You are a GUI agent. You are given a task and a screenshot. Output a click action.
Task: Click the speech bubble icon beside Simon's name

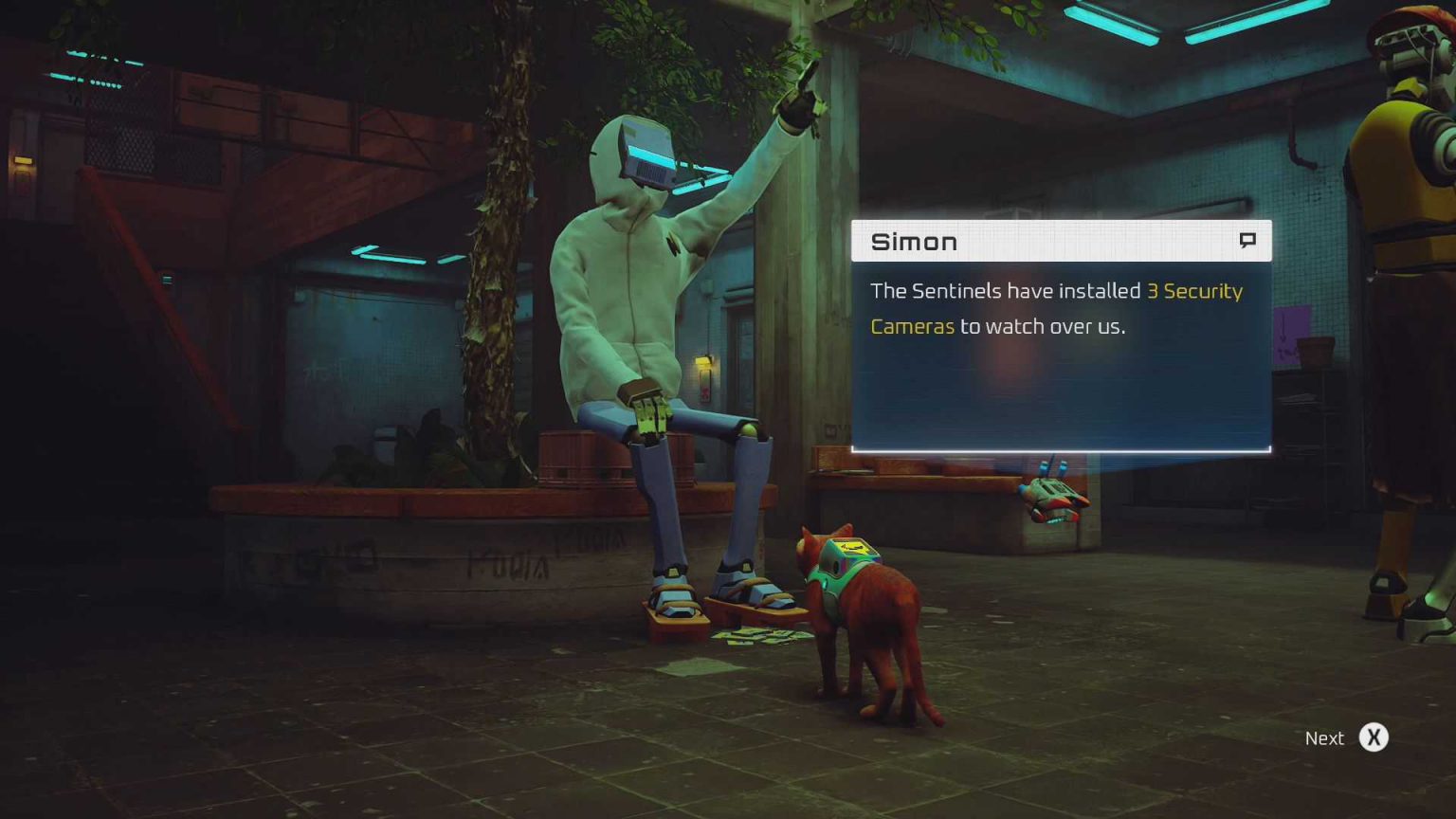click(x=1247, y=241)
